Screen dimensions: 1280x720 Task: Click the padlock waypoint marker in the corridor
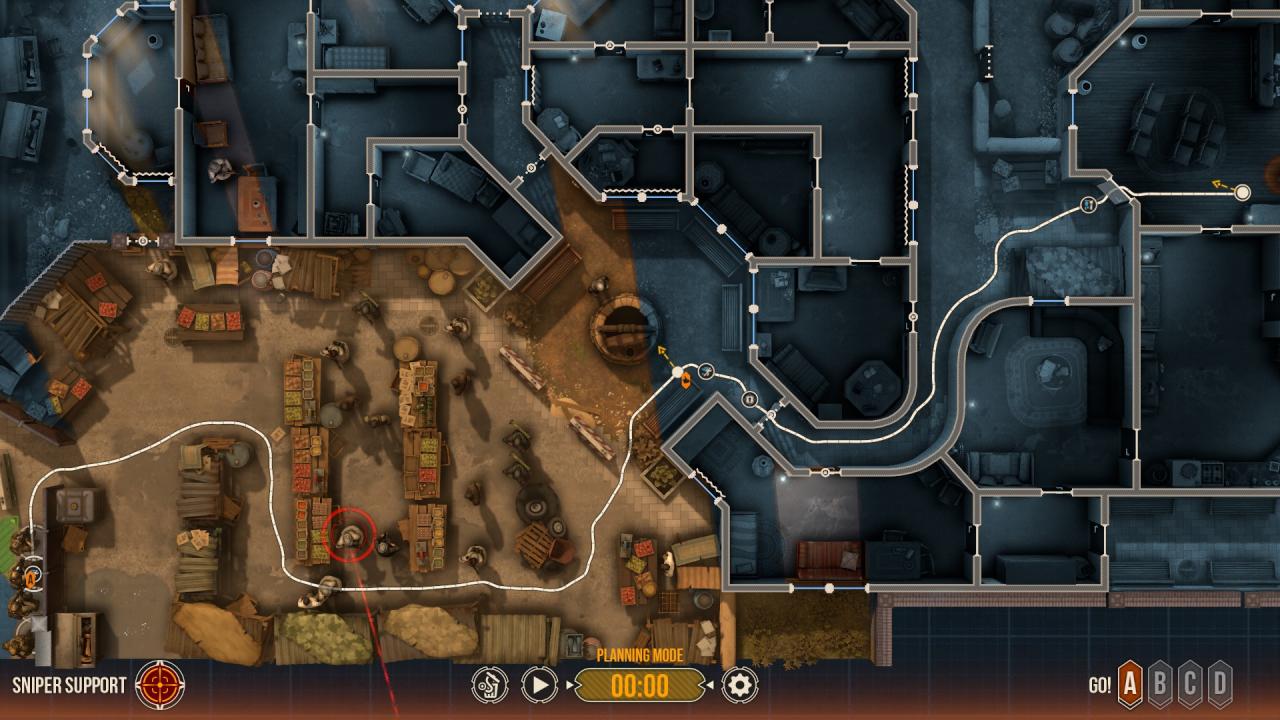tap(750, 399)
